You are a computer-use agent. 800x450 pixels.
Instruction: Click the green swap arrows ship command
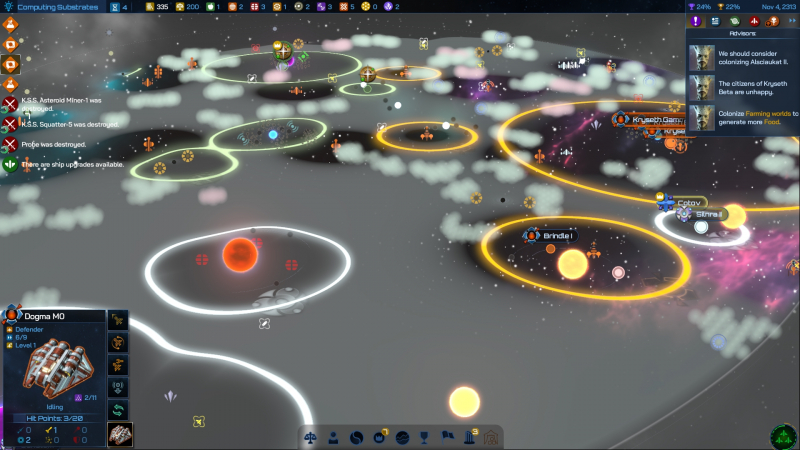[x=119, y=410]
